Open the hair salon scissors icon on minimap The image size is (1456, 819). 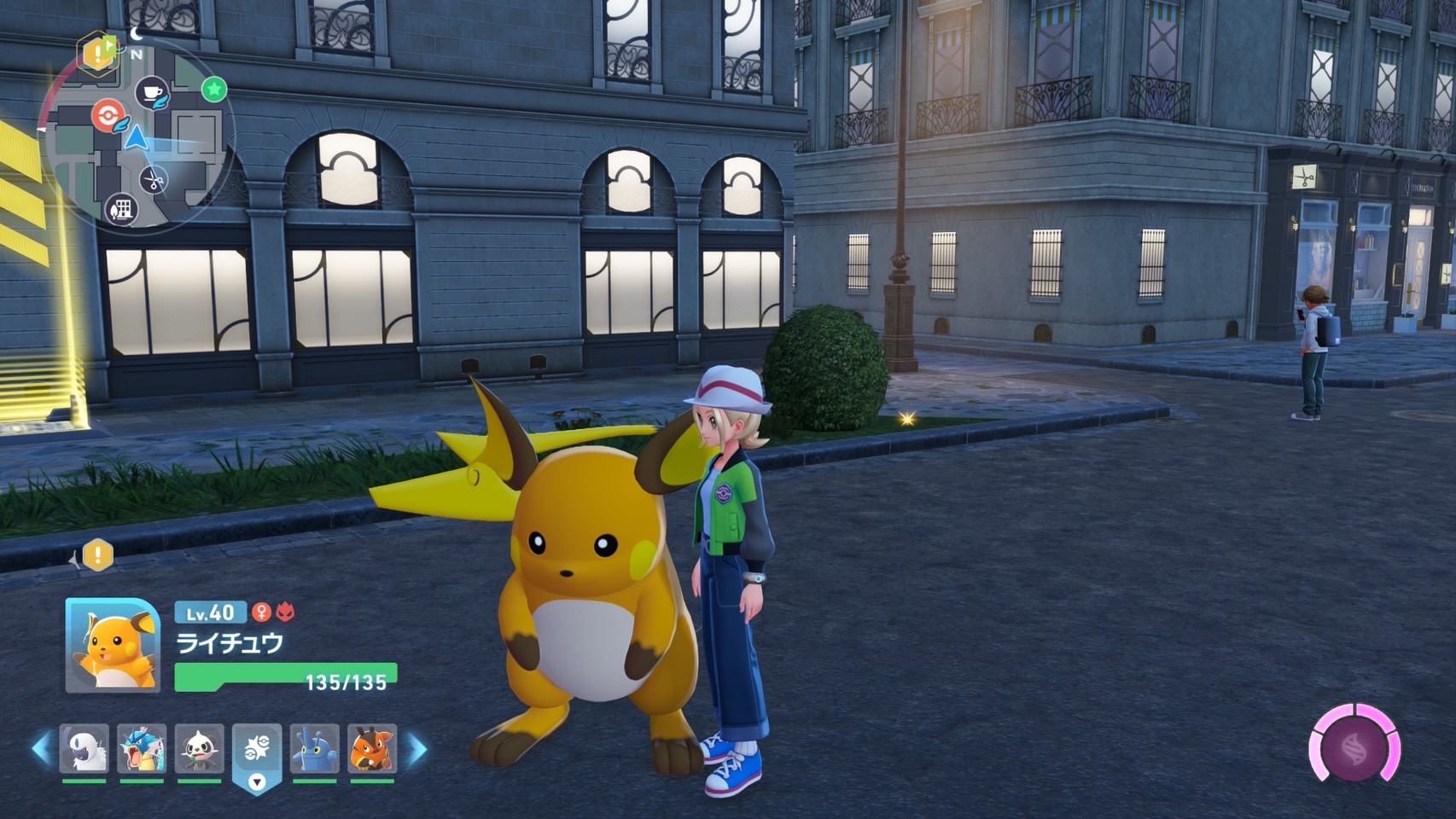[153, 181]
